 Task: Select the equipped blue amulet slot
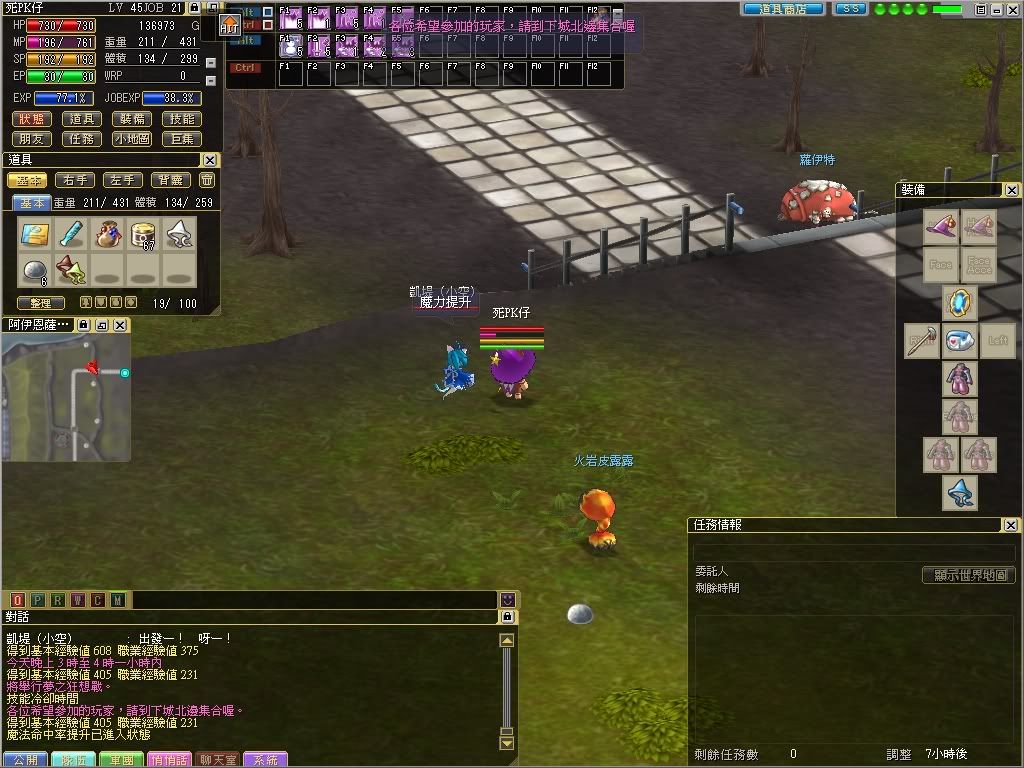(x=960, y=301)
